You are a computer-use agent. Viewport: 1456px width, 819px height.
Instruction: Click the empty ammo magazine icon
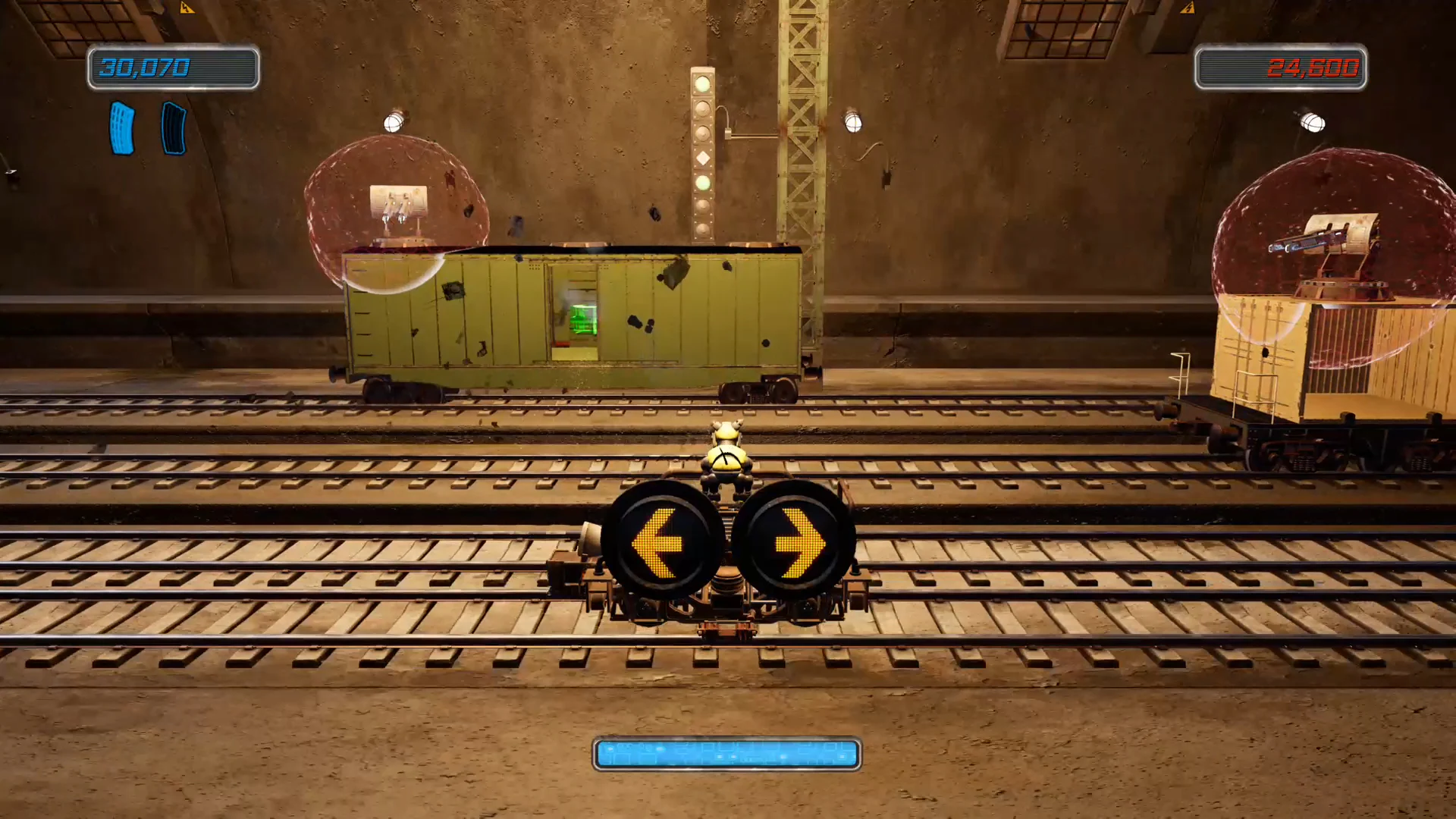coord(173,129)
